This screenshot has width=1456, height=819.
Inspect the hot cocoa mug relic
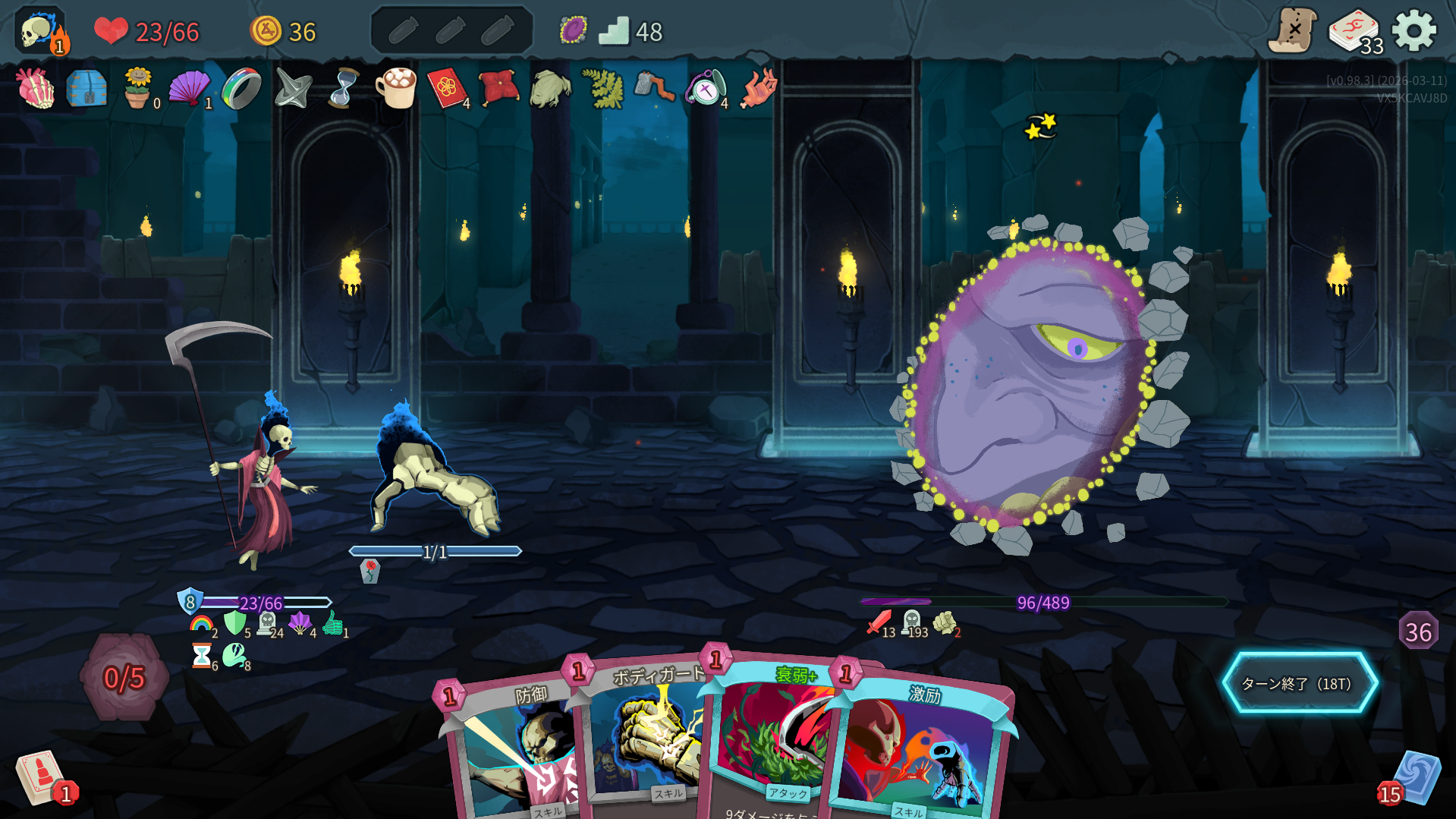395,88
